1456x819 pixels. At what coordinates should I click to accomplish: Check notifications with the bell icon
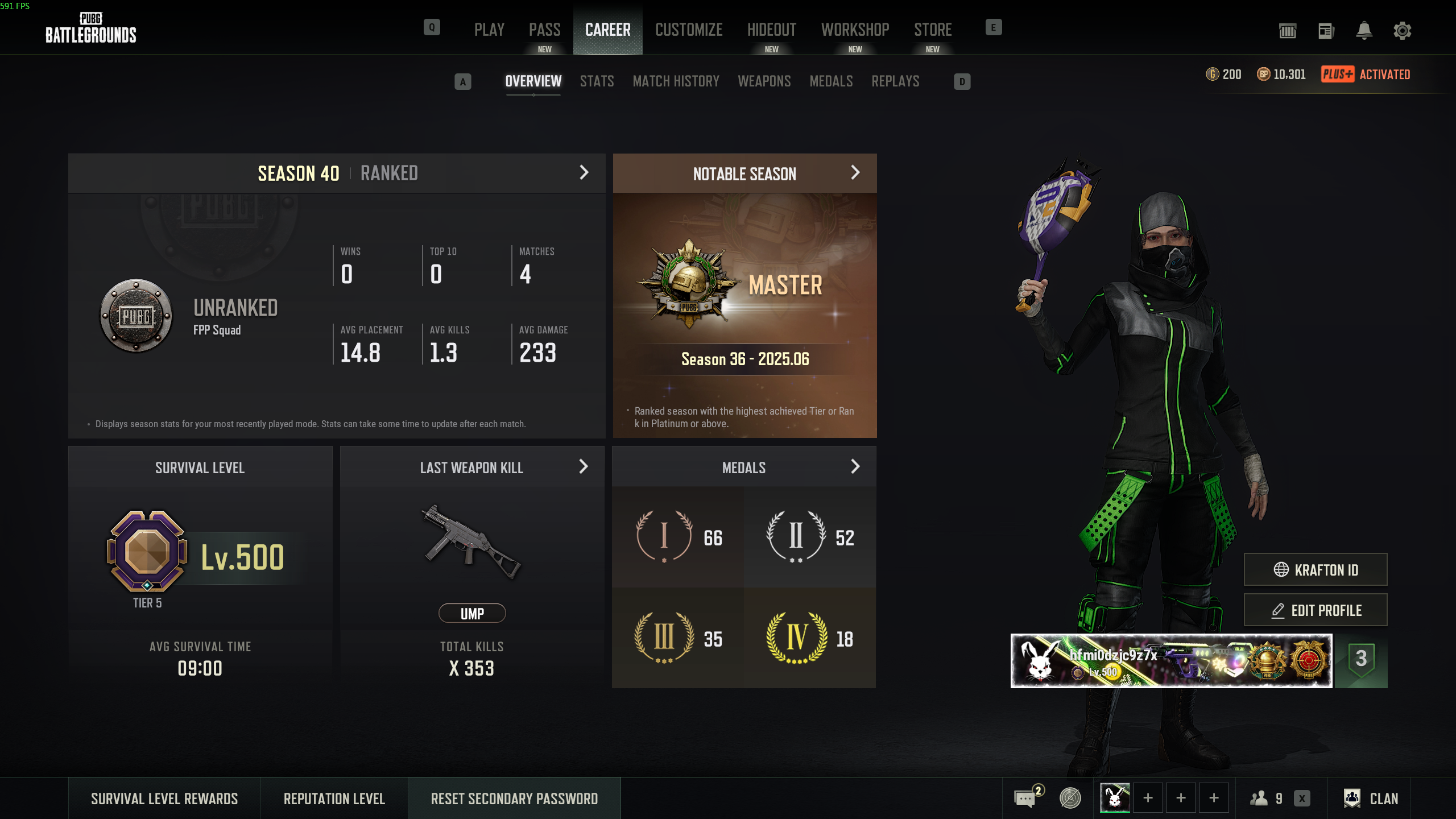point(1364,31)
